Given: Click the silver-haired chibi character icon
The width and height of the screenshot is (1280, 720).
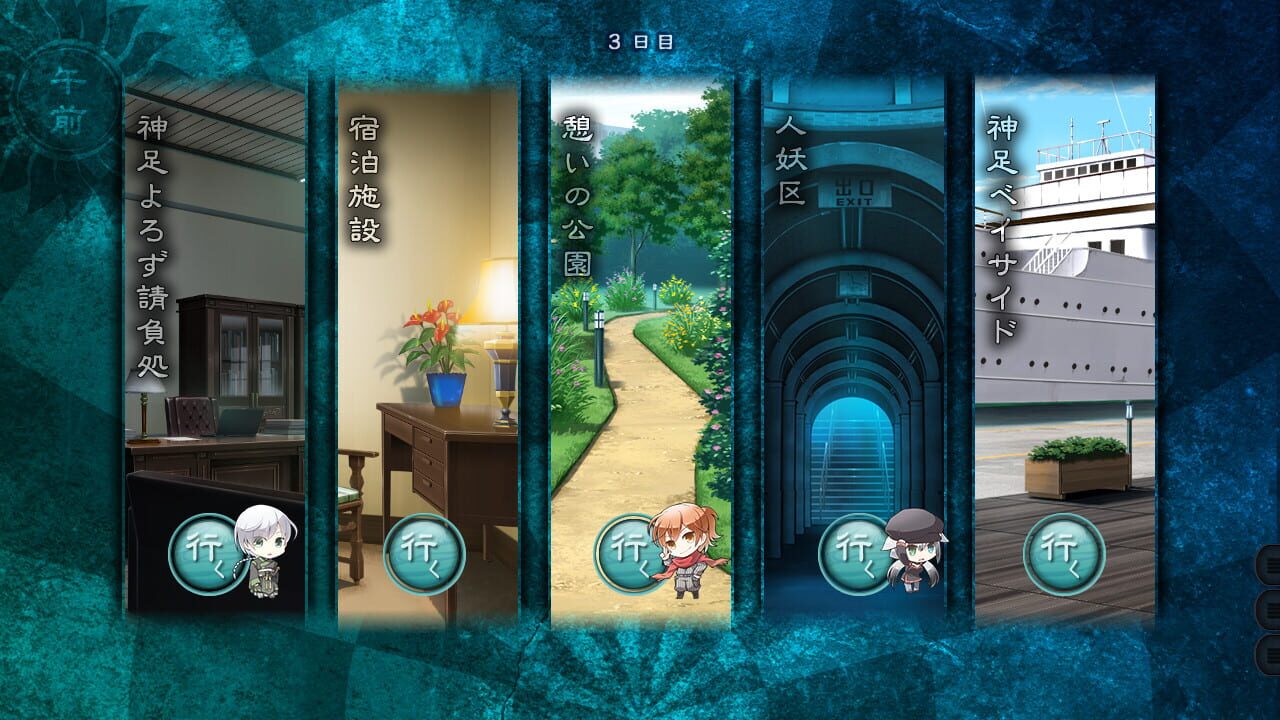Looking at the screenshot, I should pos(265,547).
